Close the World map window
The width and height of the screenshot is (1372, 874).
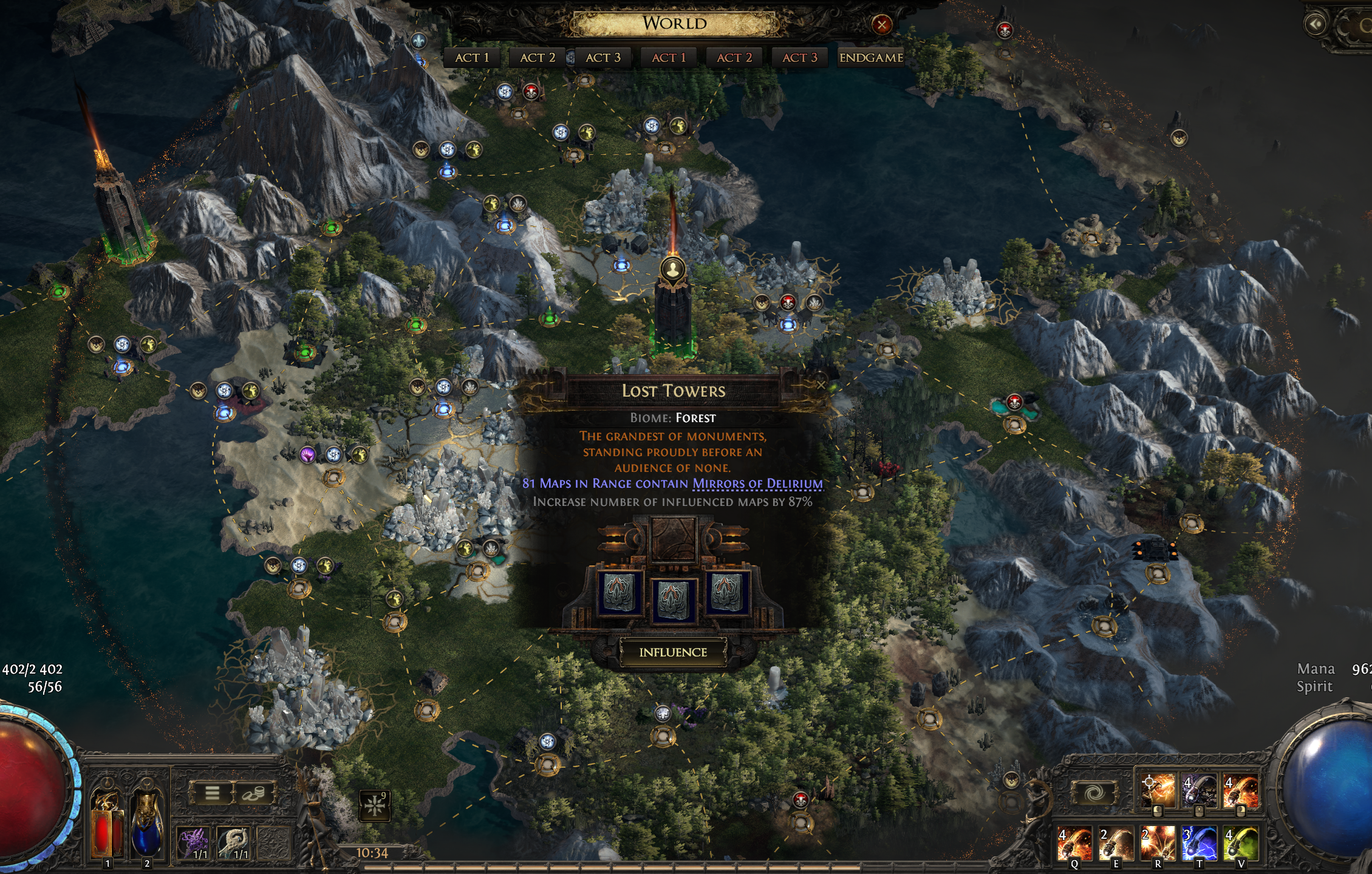coord(881,24)
